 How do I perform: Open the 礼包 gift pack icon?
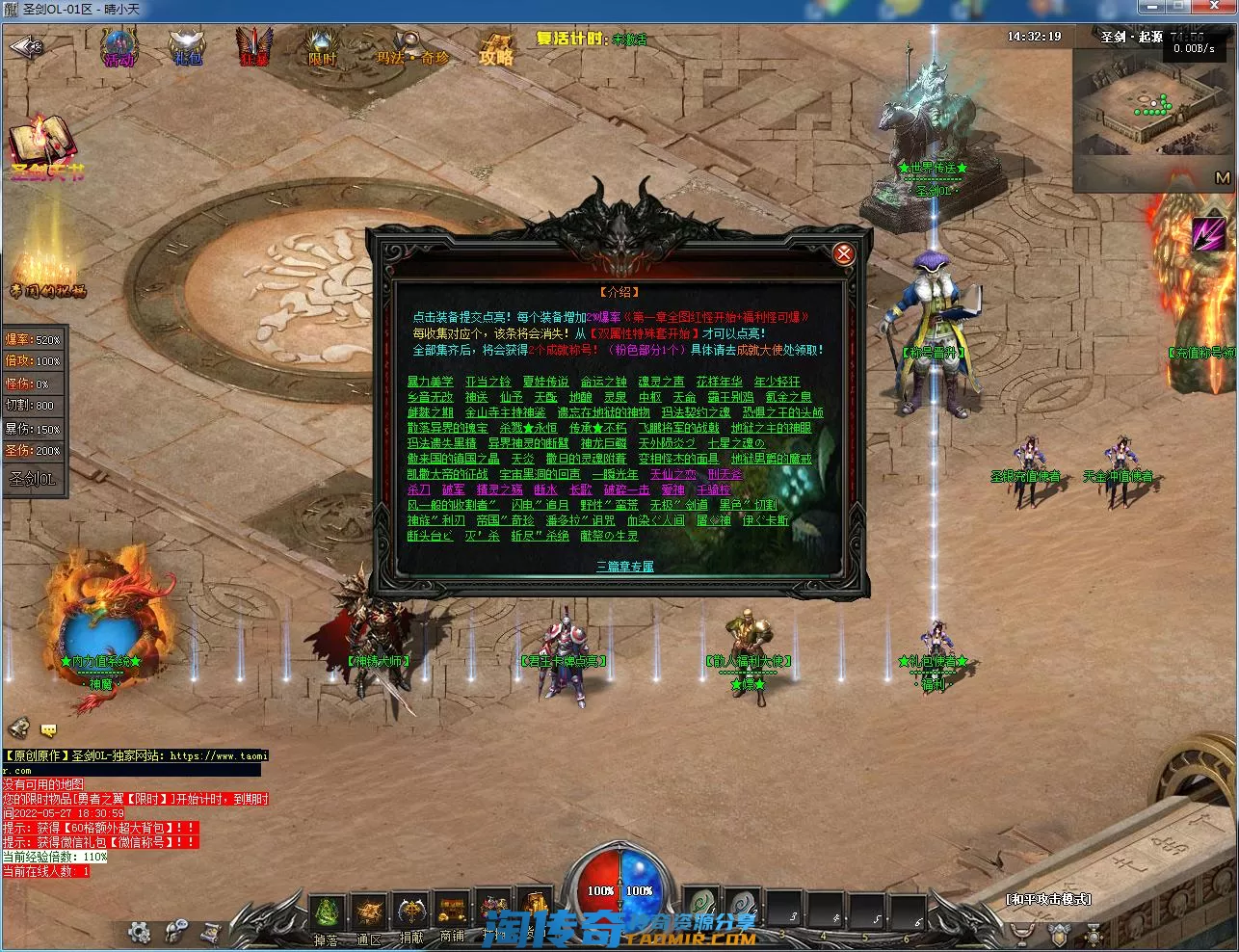click(x=187, y=47)
